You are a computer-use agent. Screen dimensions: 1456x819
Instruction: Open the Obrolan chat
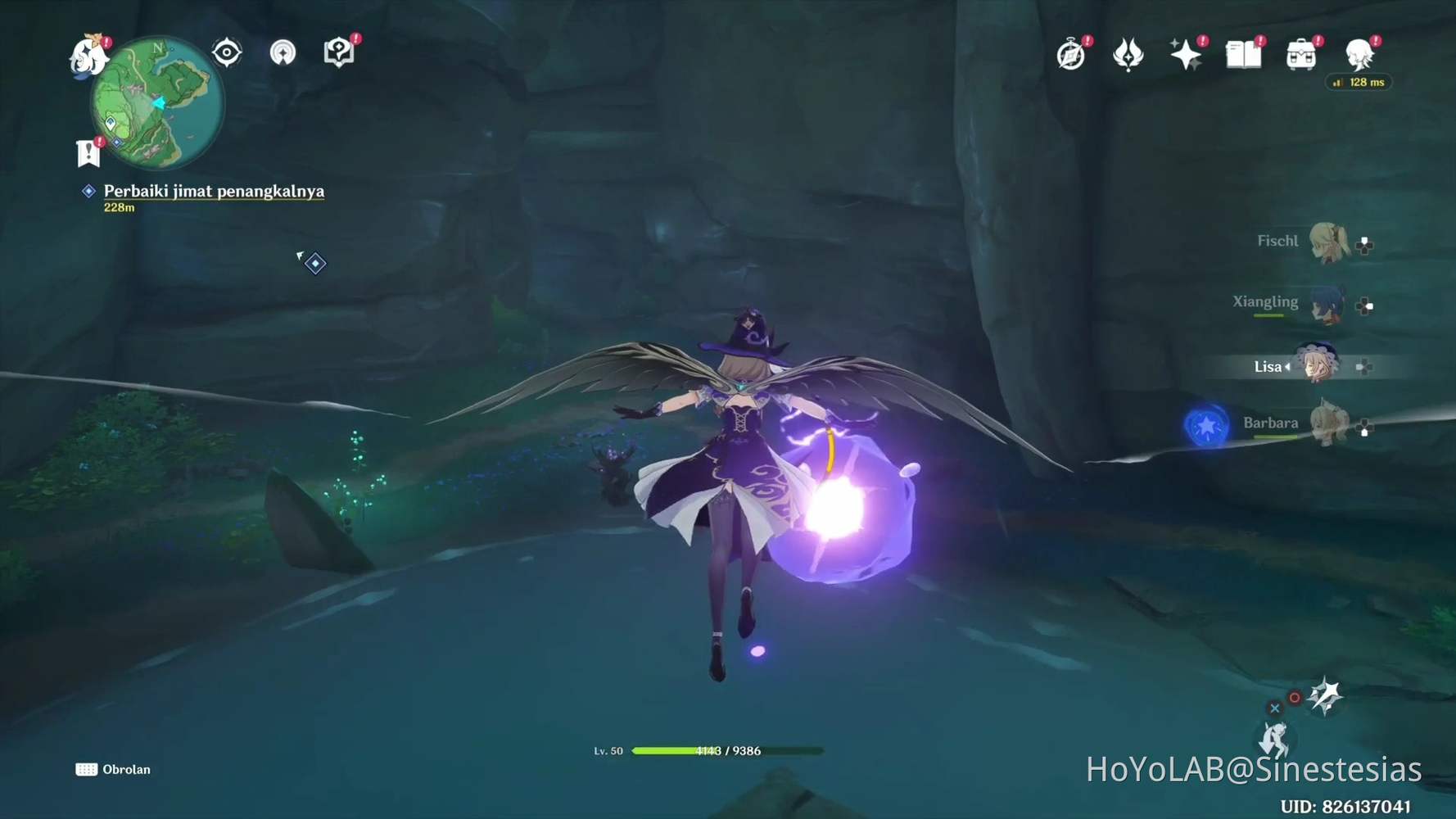coord(115,769)
